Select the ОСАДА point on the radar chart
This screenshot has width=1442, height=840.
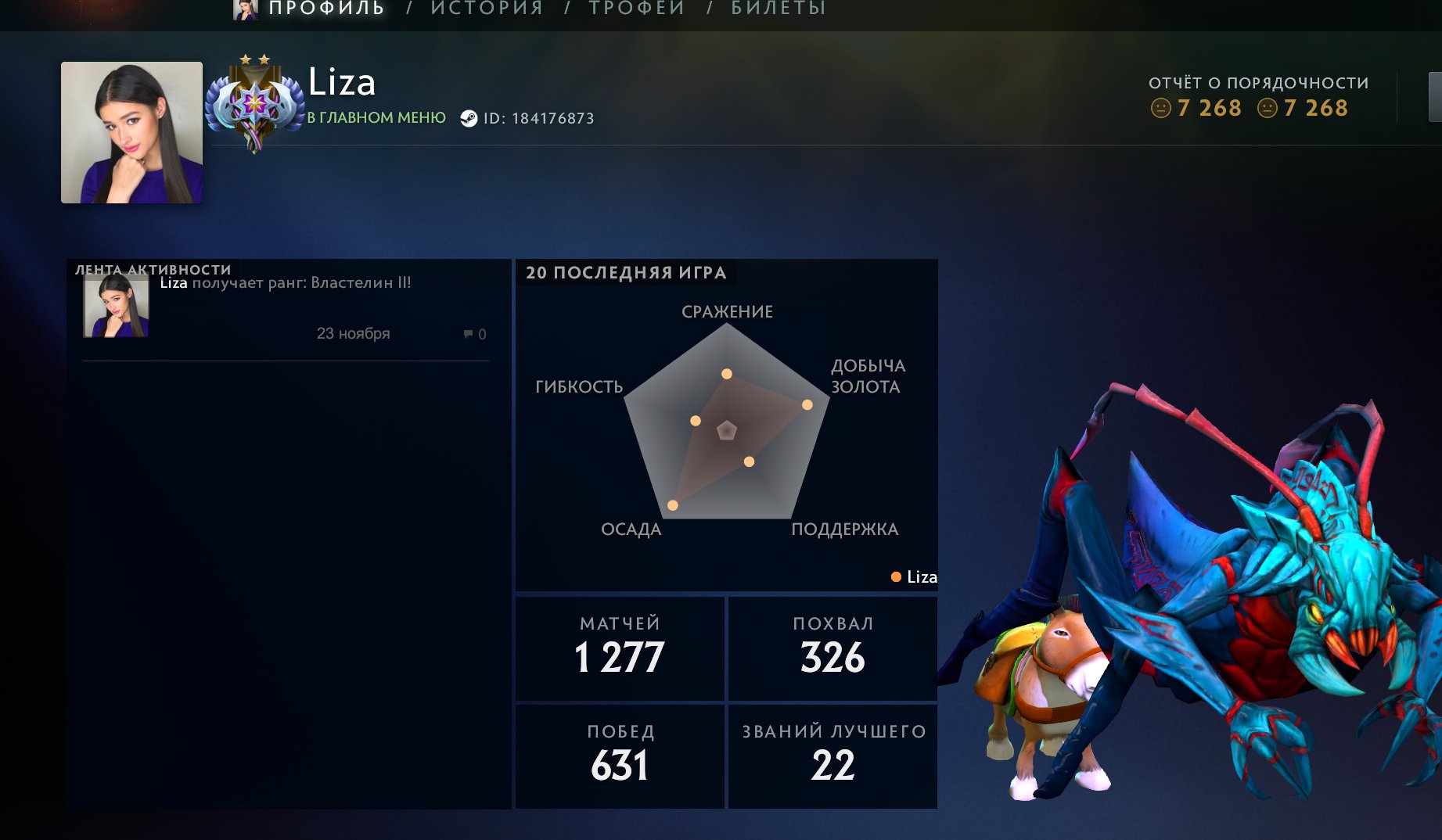(671, 504)
